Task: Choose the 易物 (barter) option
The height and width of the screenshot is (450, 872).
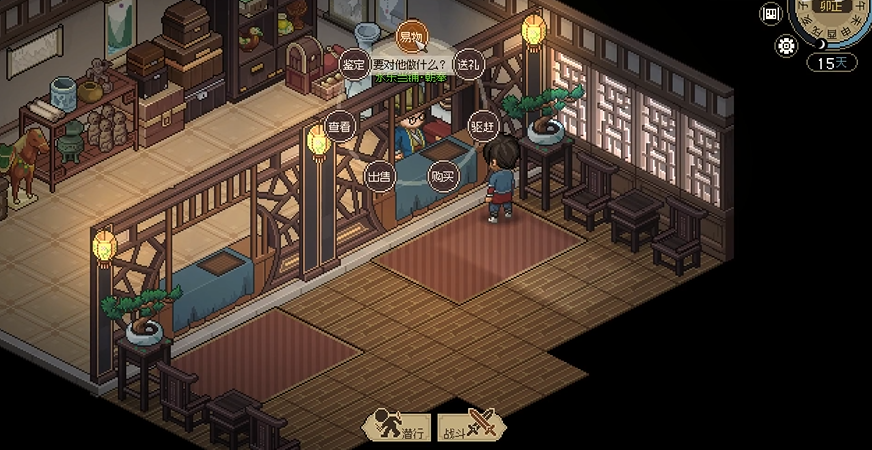Action: pyautogui.click(x=411, y=36)
